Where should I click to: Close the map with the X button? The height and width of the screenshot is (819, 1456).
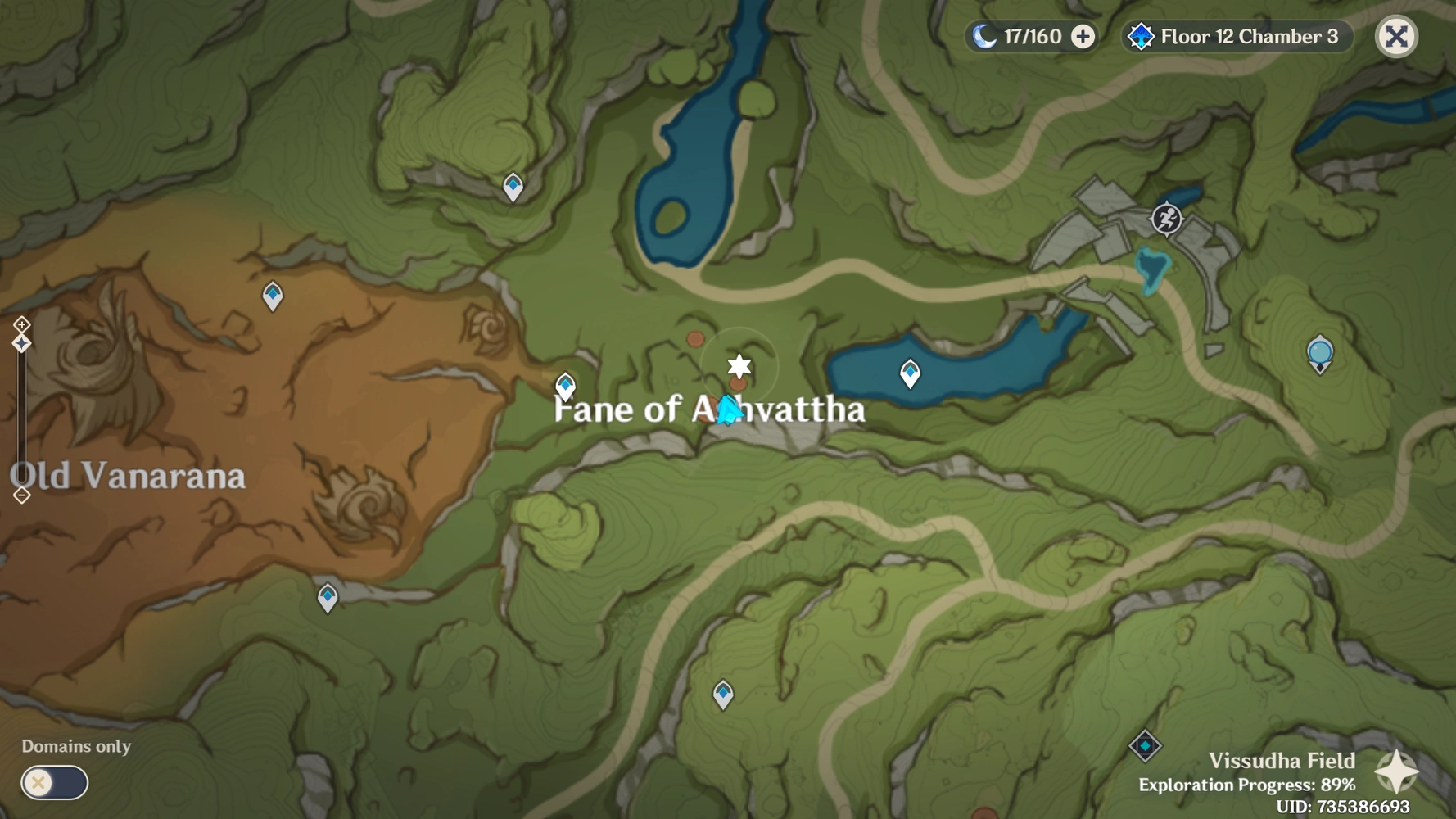tap(1396, 36)
